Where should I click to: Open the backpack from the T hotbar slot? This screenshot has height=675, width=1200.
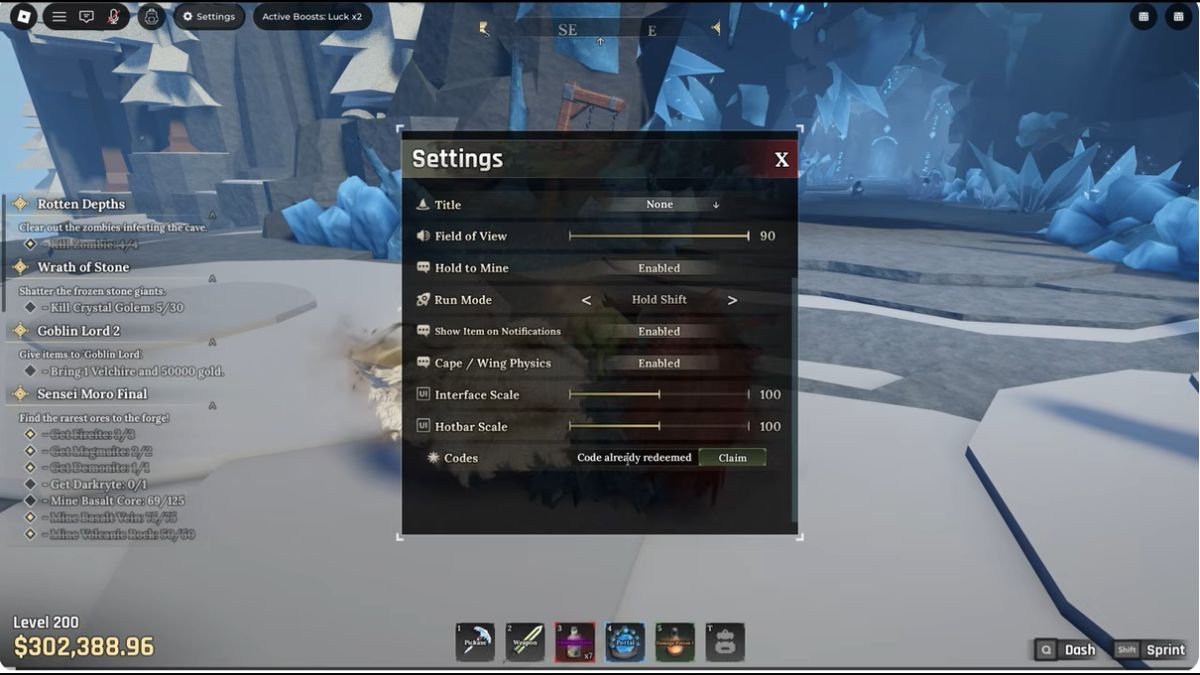(x=725, y=642)
